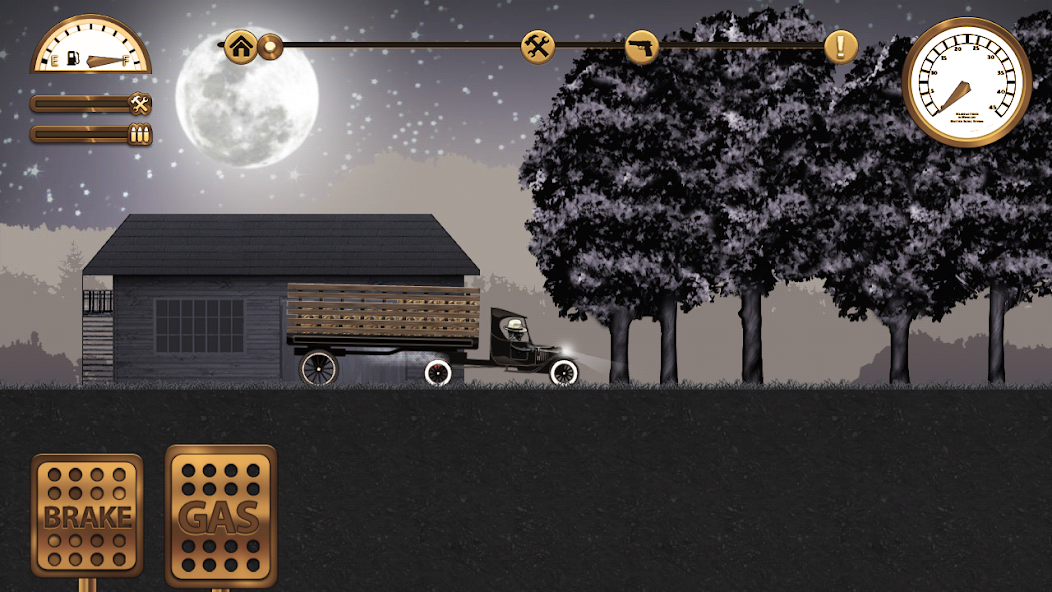Click the exclamation mark route marker
The image size is (1052, 592).
[x=841, y=46]
